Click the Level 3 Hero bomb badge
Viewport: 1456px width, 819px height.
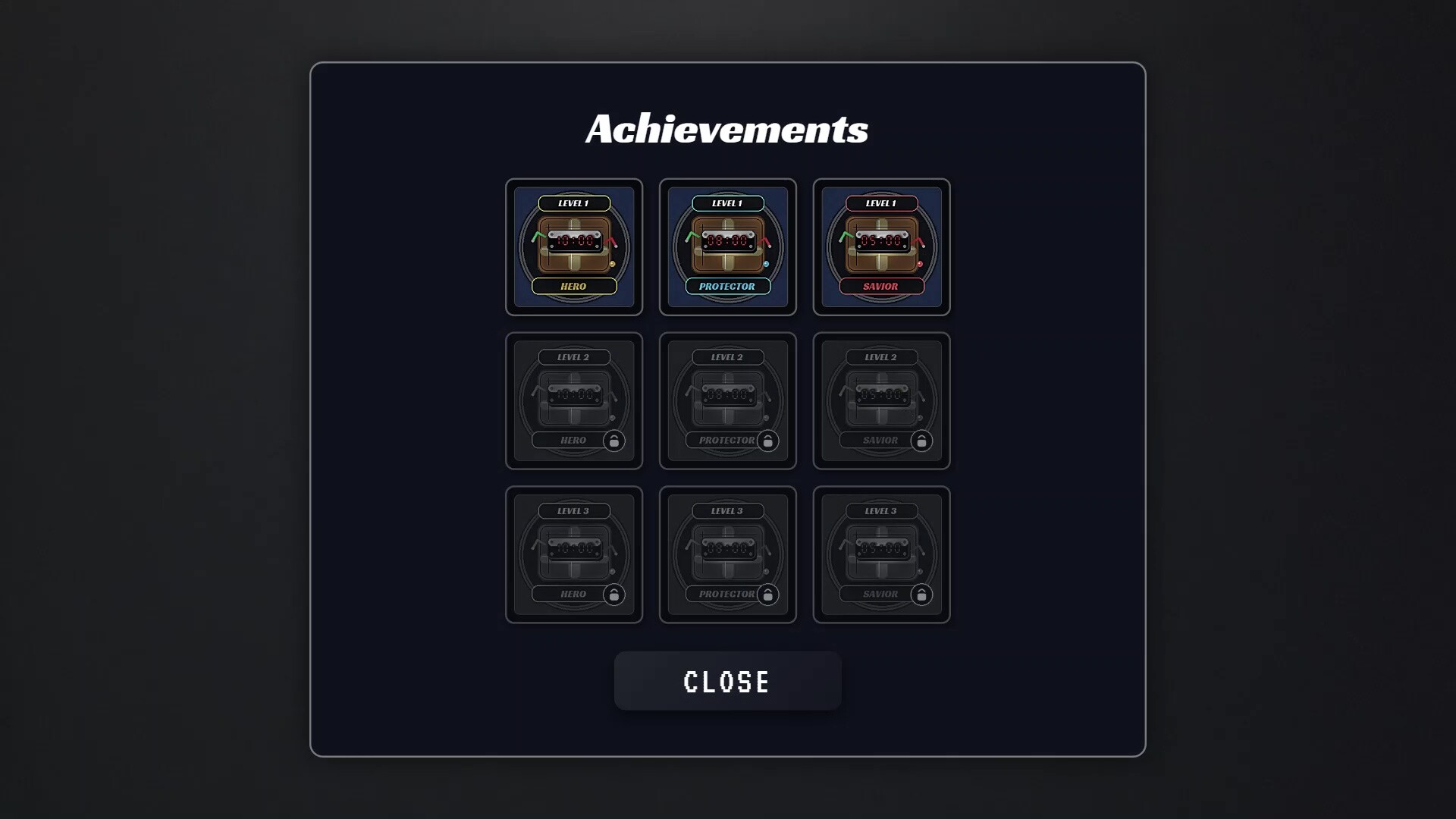(574, 554)
